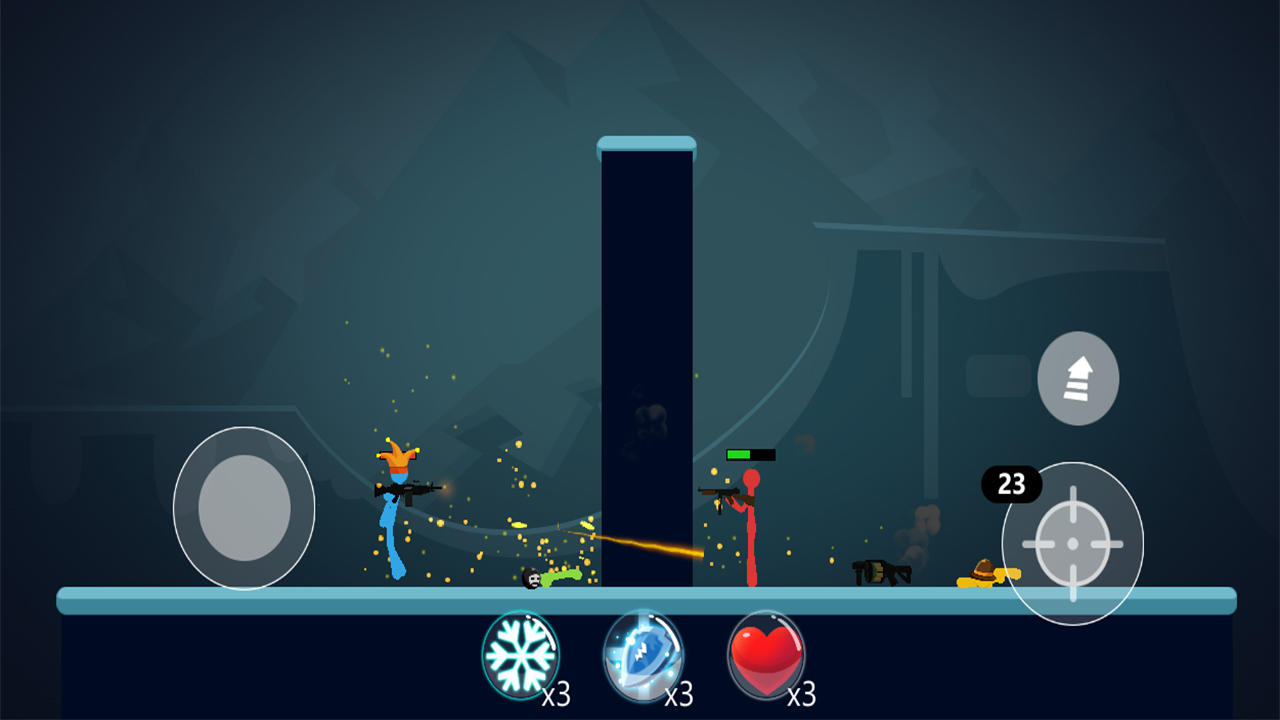The width and height of the screenshot is (1280, 720).
Task: Hit the jump arrow button
Action: click(1077, 378)
